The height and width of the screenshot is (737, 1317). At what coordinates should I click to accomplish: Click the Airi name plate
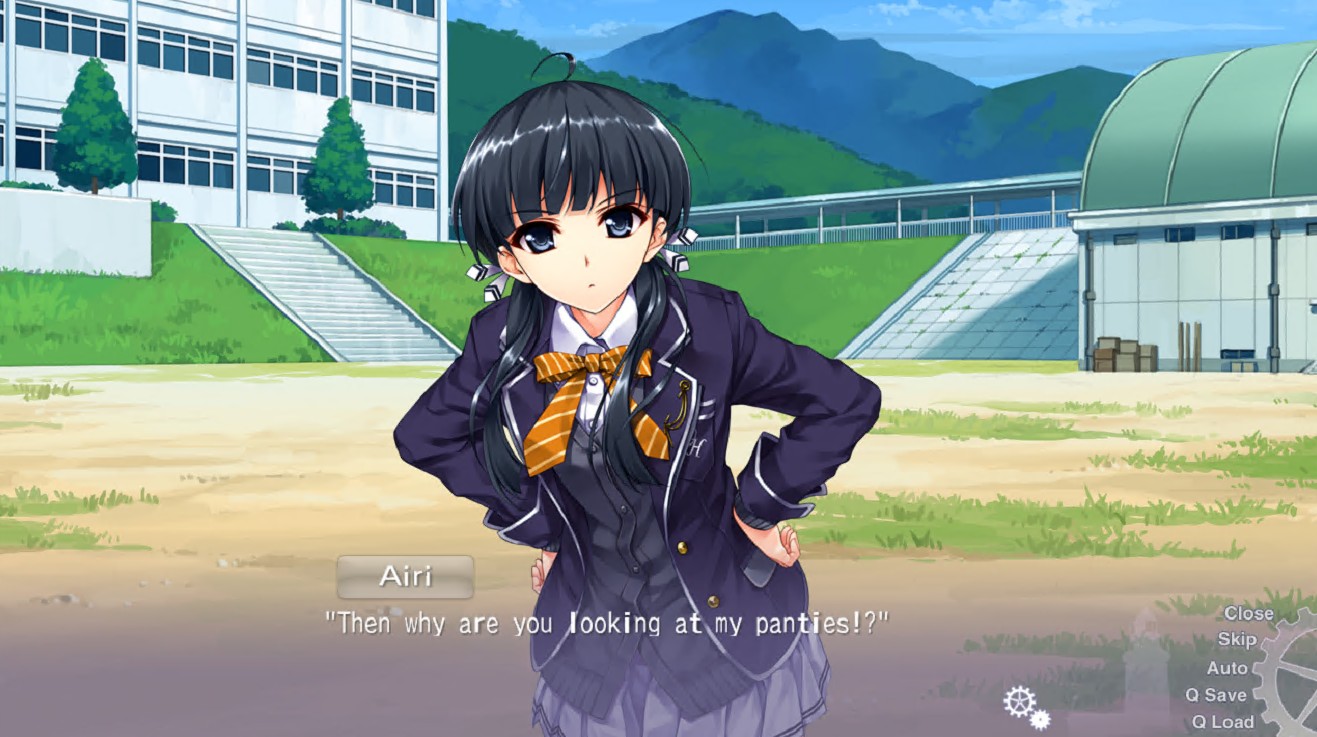pyautogui.click(x=404, y=576)
